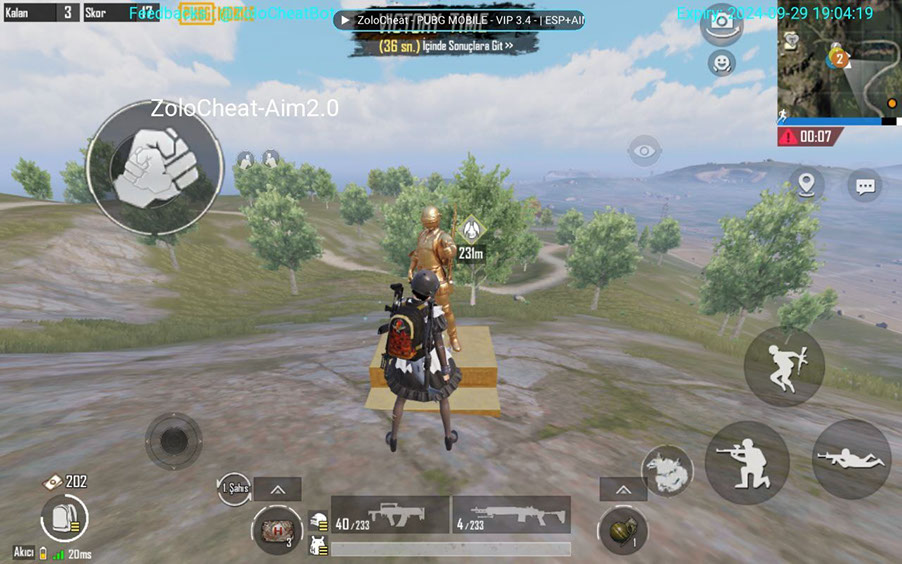This screenshot has width=902, height=564.
Task: Open the map marker pin button
Action: [806, 184]
